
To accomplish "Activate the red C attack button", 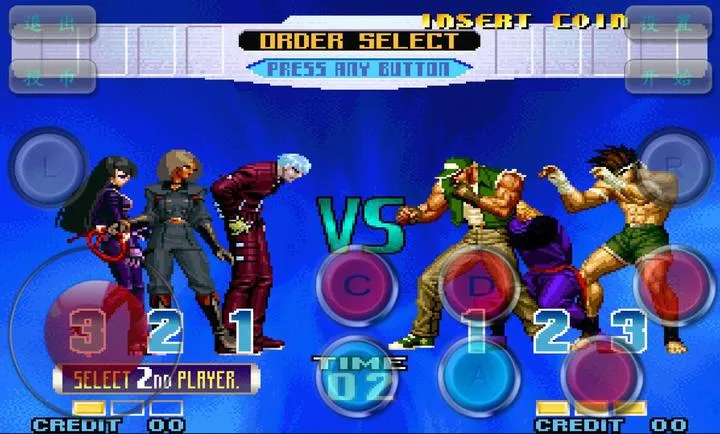I will (x=357, y=286).
